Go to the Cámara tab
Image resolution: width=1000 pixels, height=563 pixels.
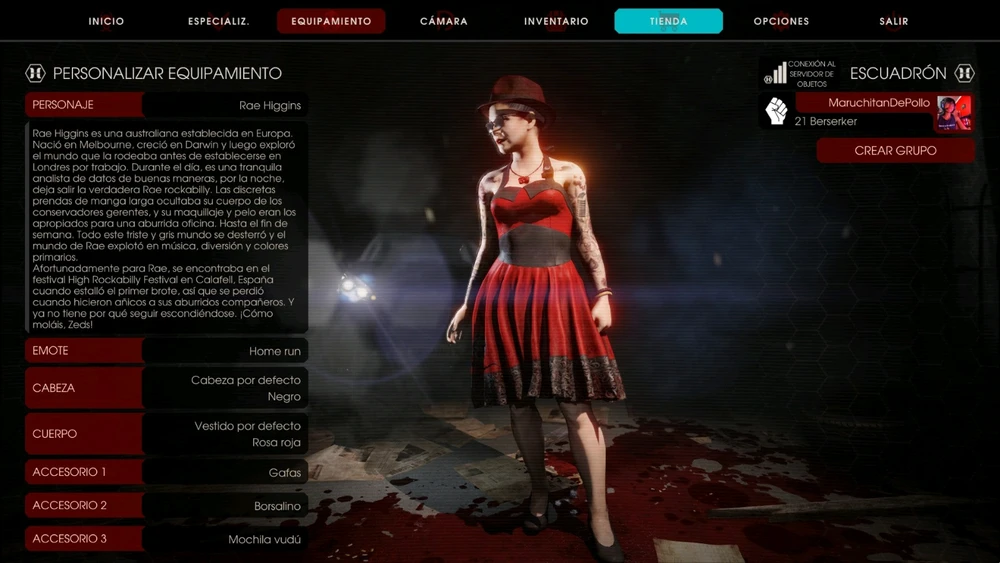click(444, 21)
